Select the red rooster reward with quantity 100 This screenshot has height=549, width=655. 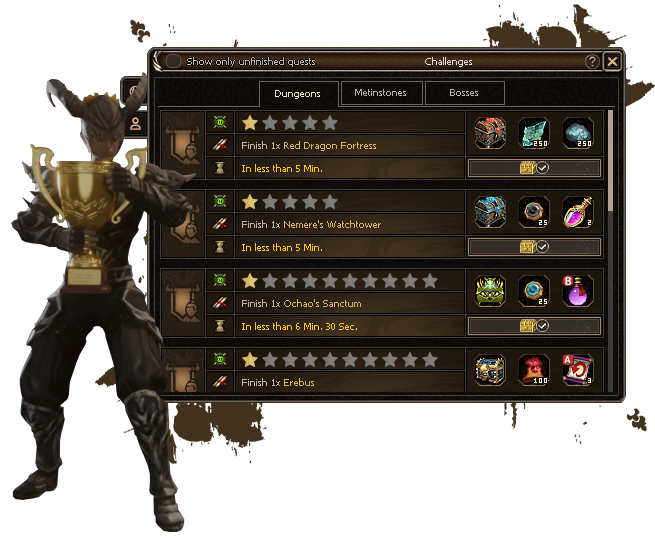(x=534, y=370)
